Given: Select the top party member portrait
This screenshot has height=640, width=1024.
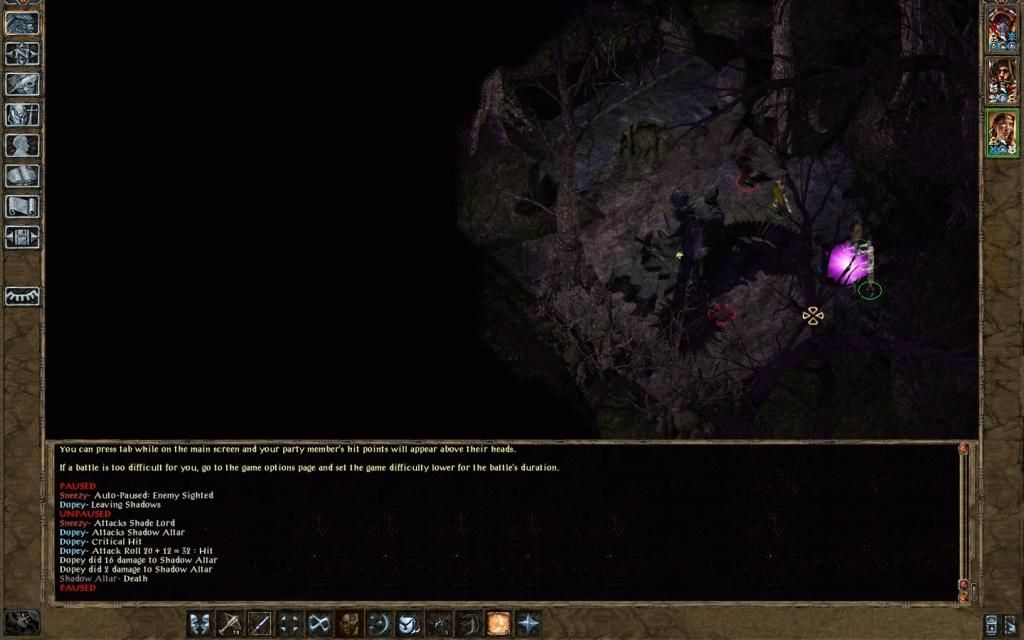Looking at the screenshot, I should tap(1001, 30).
